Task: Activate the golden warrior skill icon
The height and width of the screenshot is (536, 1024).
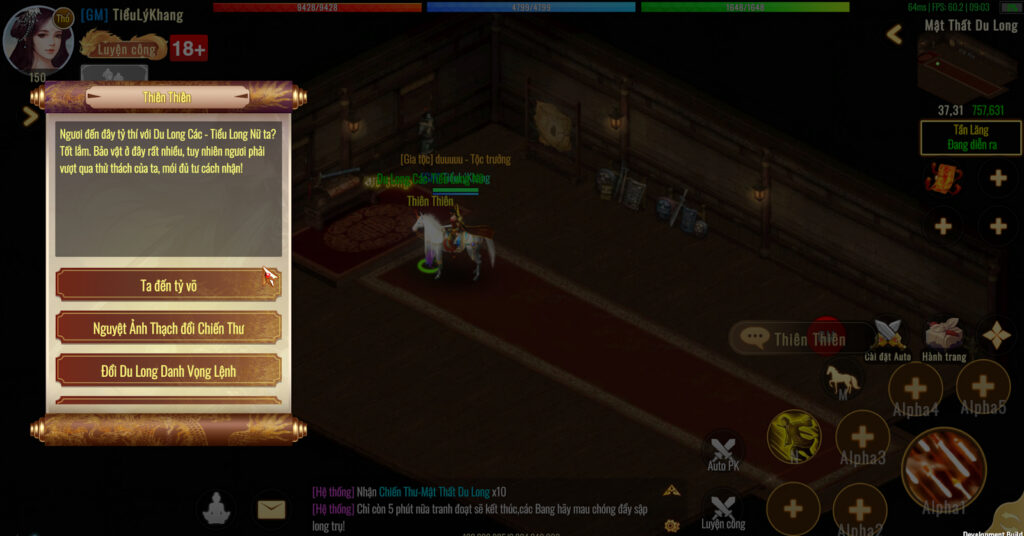Action: point(794,437)
